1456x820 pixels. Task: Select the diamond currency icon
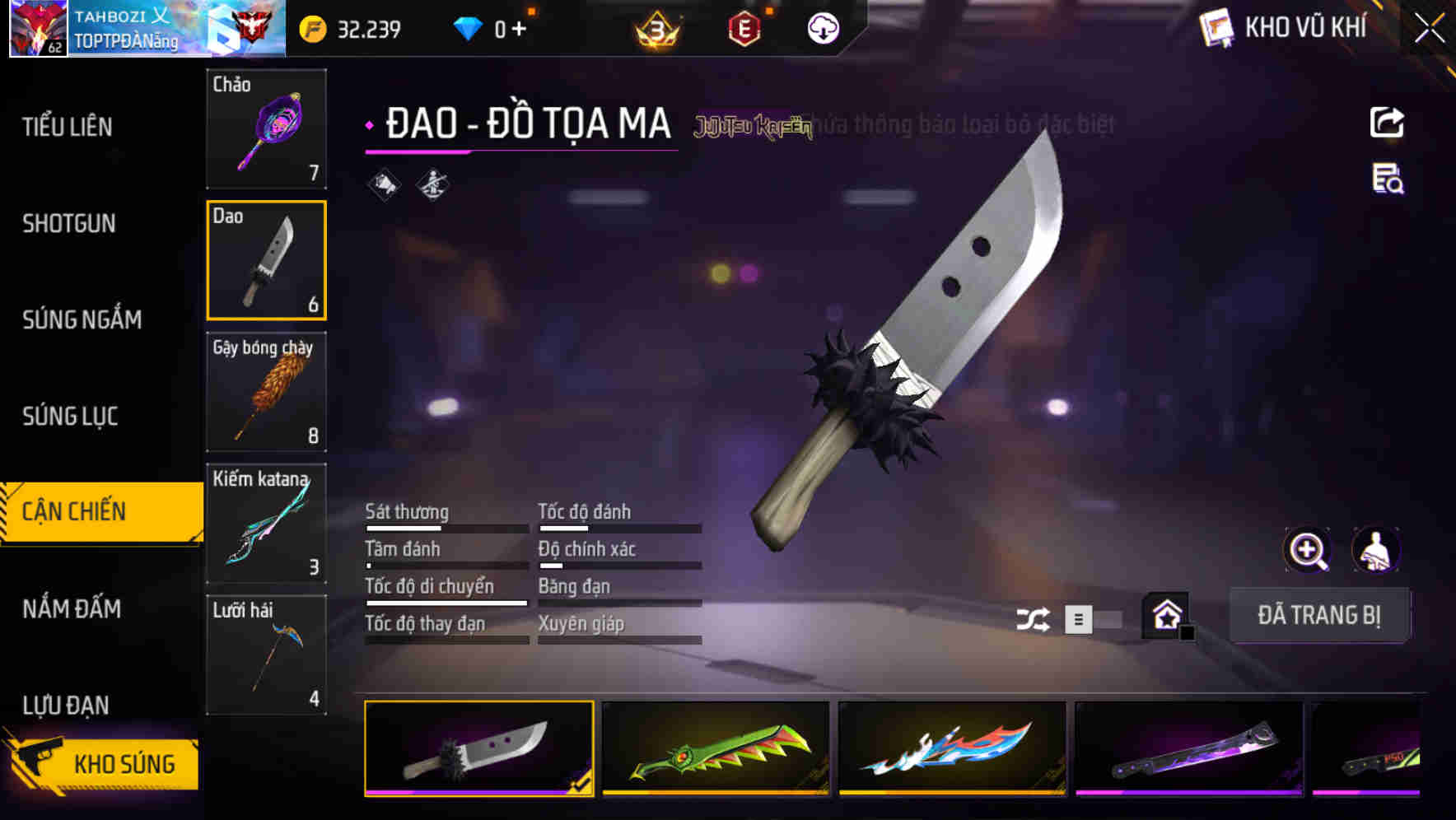click(x=468, y=26)
